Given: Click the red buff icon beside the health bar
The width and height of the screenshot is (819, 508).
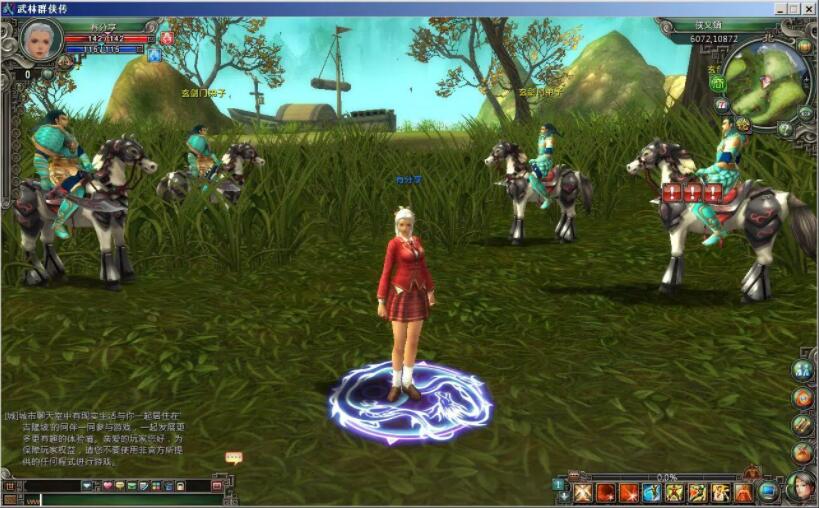Looking at the screenshot, I should click(167, 38).
